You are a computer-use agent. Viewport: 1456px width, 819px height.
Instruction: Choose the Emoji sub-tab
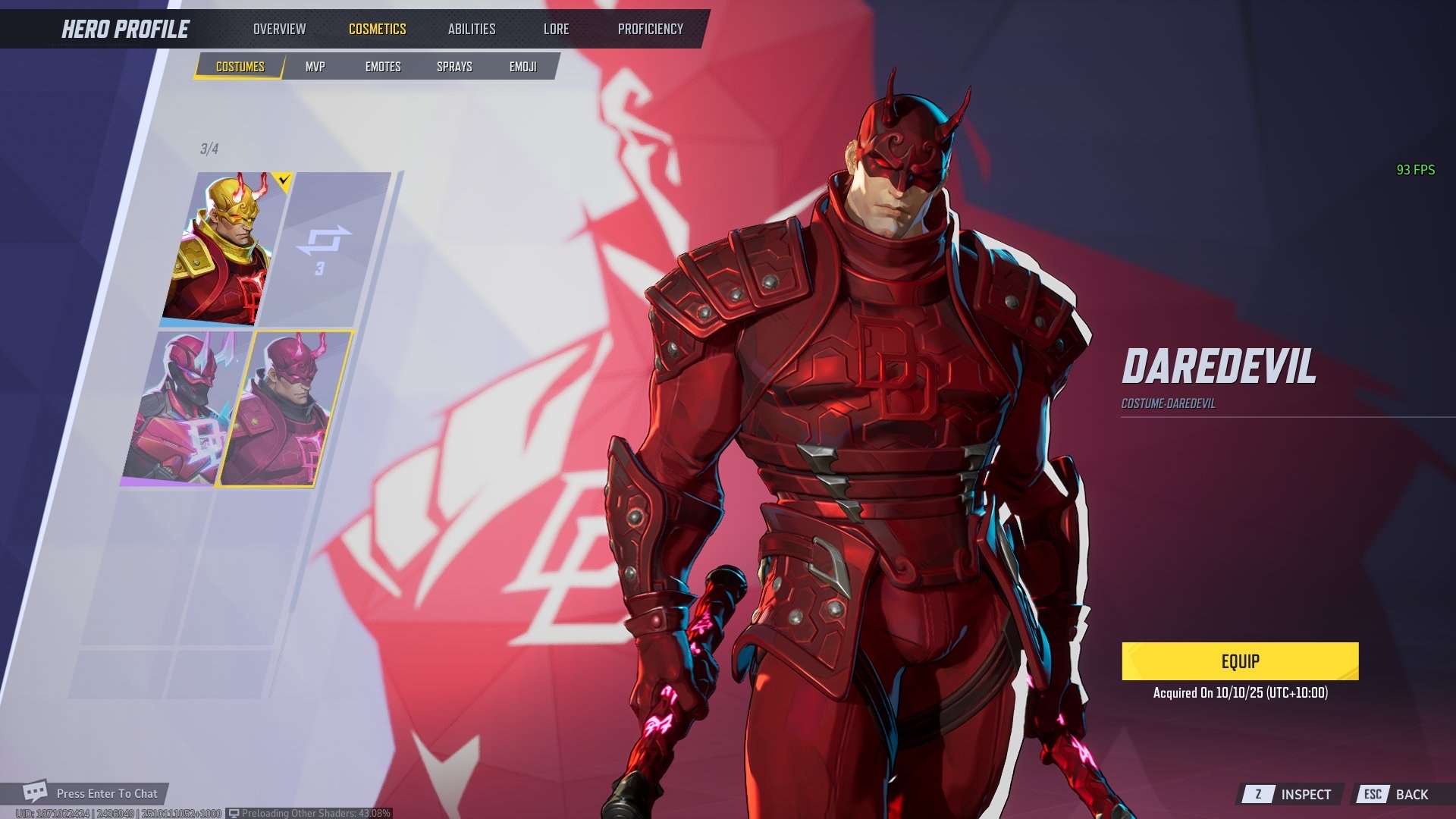pyautogui.click(x=522, y=67)
